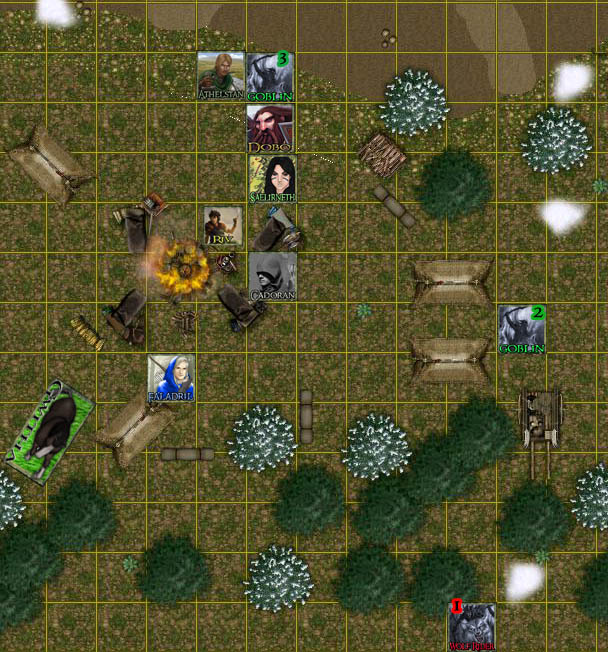Select the Dobo dwarf token
This screenshot has width=608, height=652.
coord(271,128)
